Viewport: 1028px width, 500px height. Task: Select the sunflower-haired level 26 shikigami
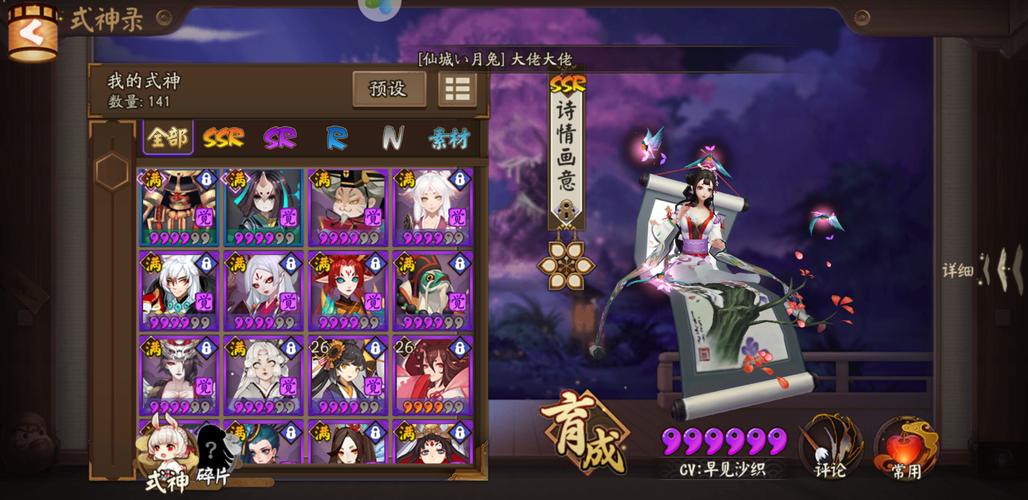[x=347, y=374]
